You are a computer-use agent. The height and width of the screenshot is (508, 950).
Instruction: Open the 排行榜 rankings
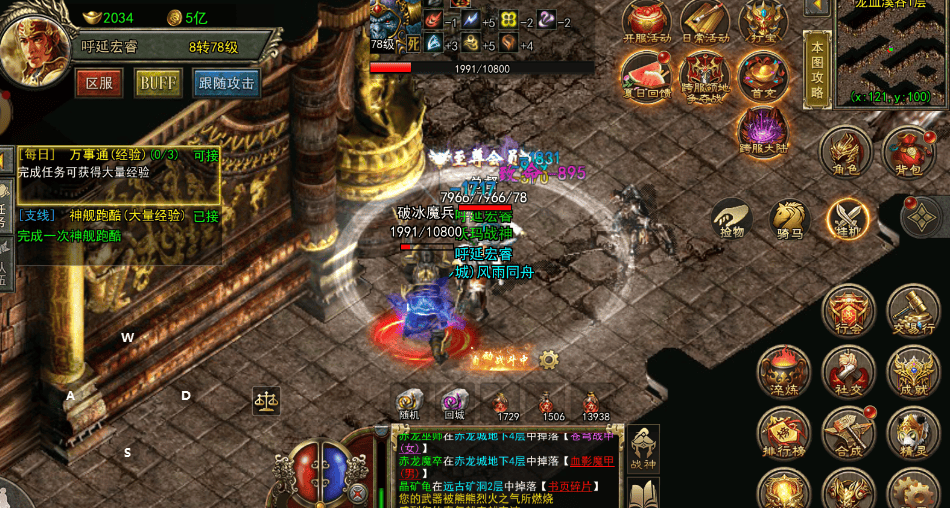click(783, 434)
